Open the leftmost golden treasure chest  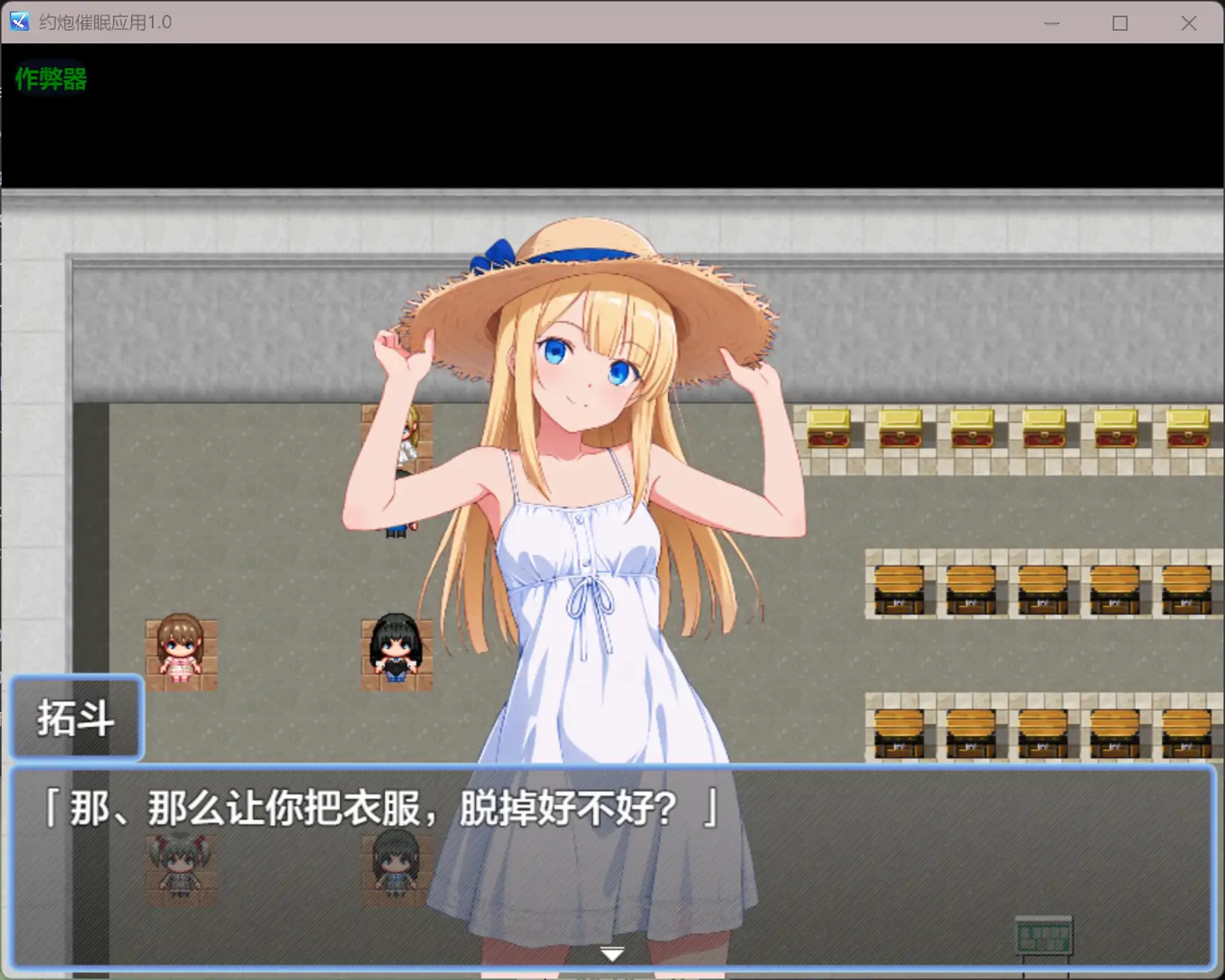827,427
